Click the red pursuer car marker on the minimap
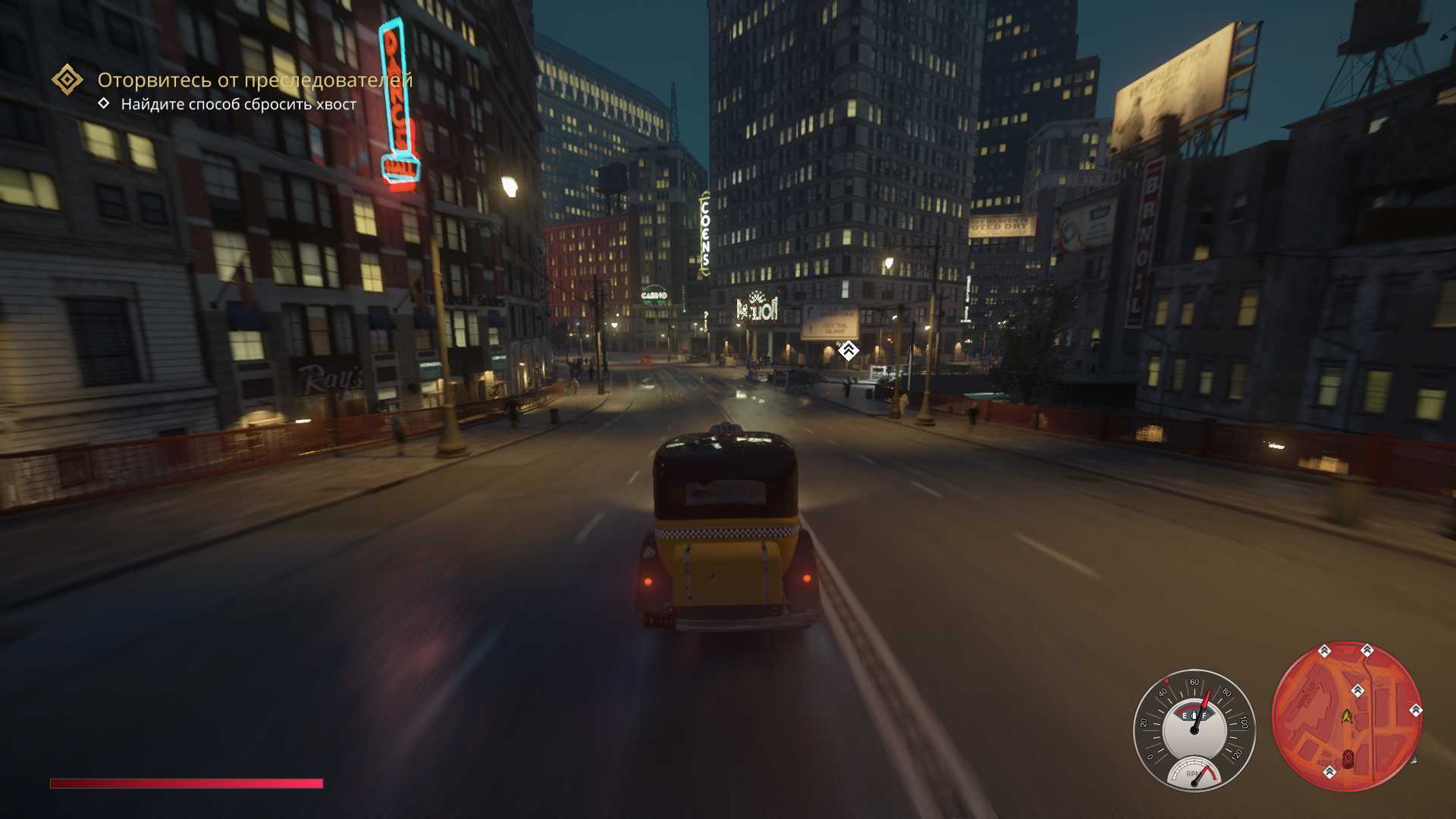Screen dimensions: 1456x819 1348,758
